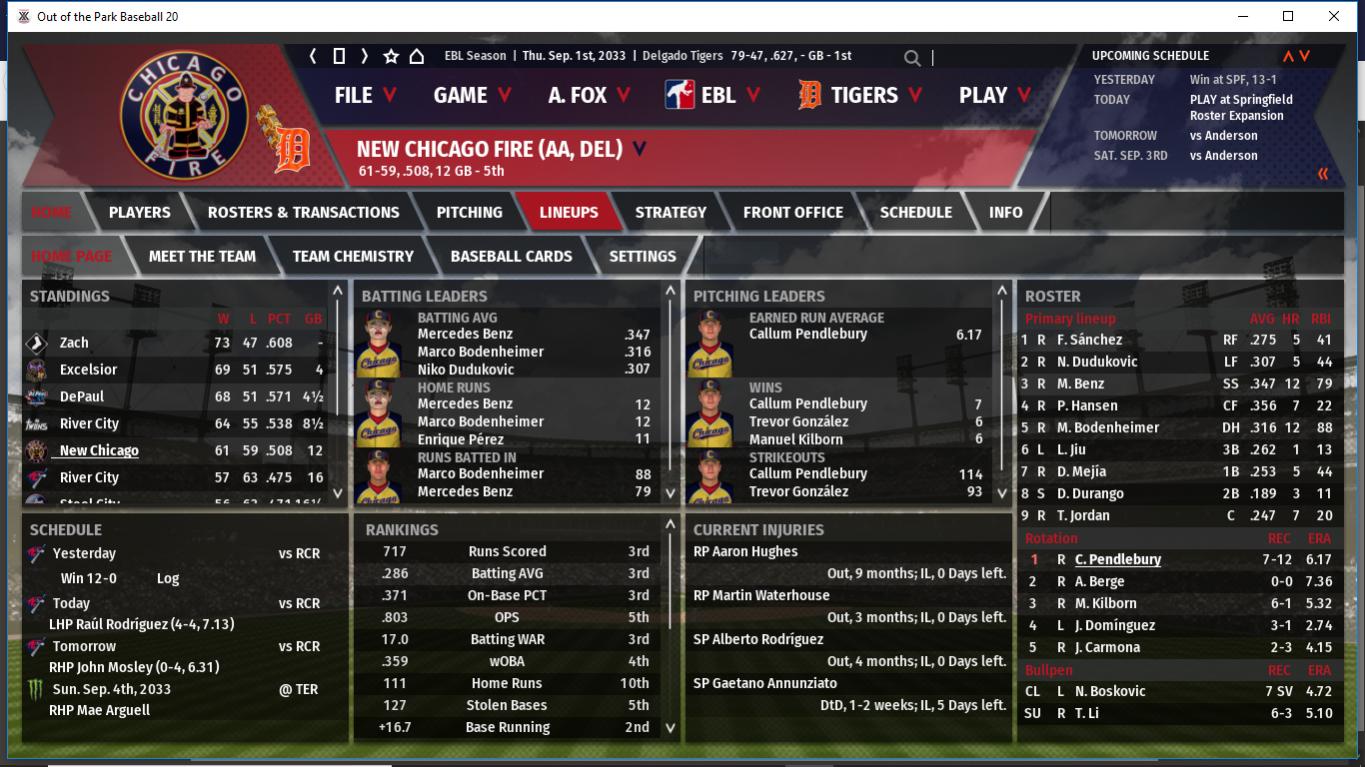Open the FILE menu

(x=365, y=95)
